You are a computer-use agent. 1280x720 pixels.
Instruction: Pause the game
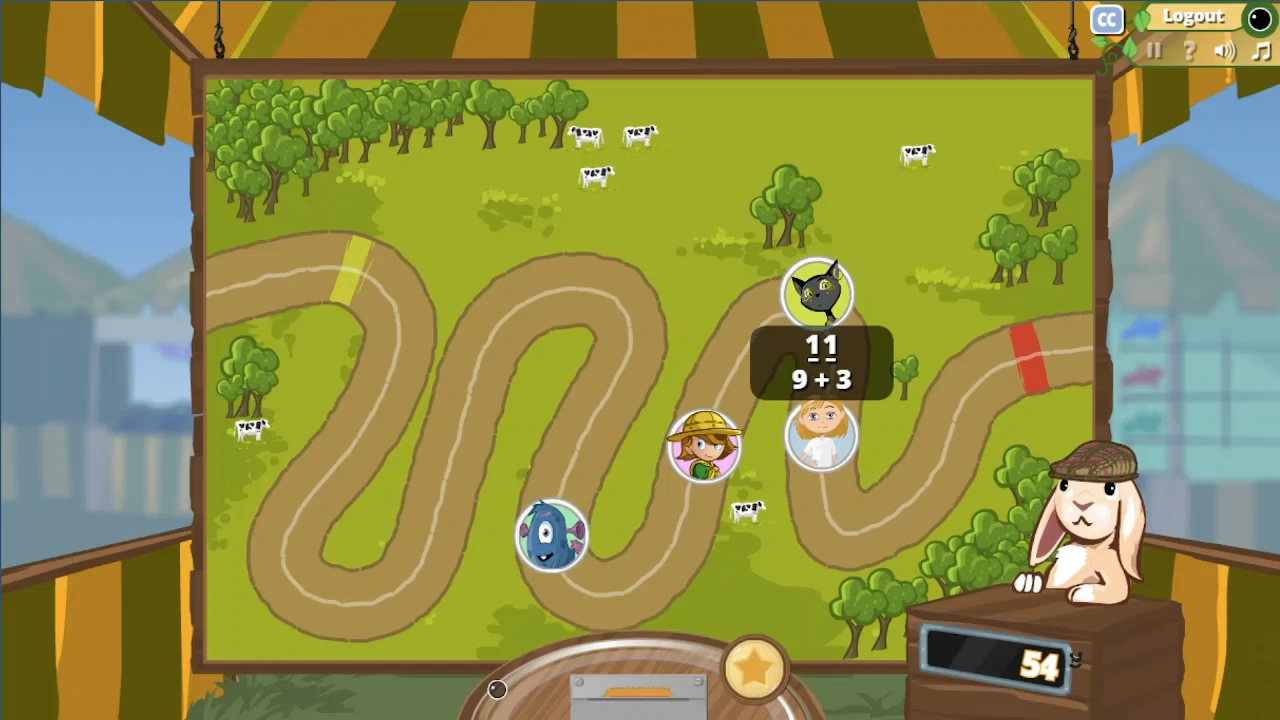click(x=1154, y=52)
